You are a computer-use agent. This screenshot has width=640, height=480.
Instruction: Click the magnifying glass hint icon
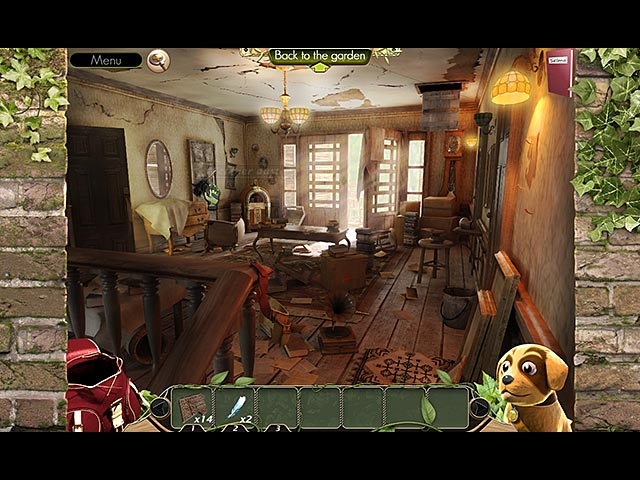click(x=158, y=60)
